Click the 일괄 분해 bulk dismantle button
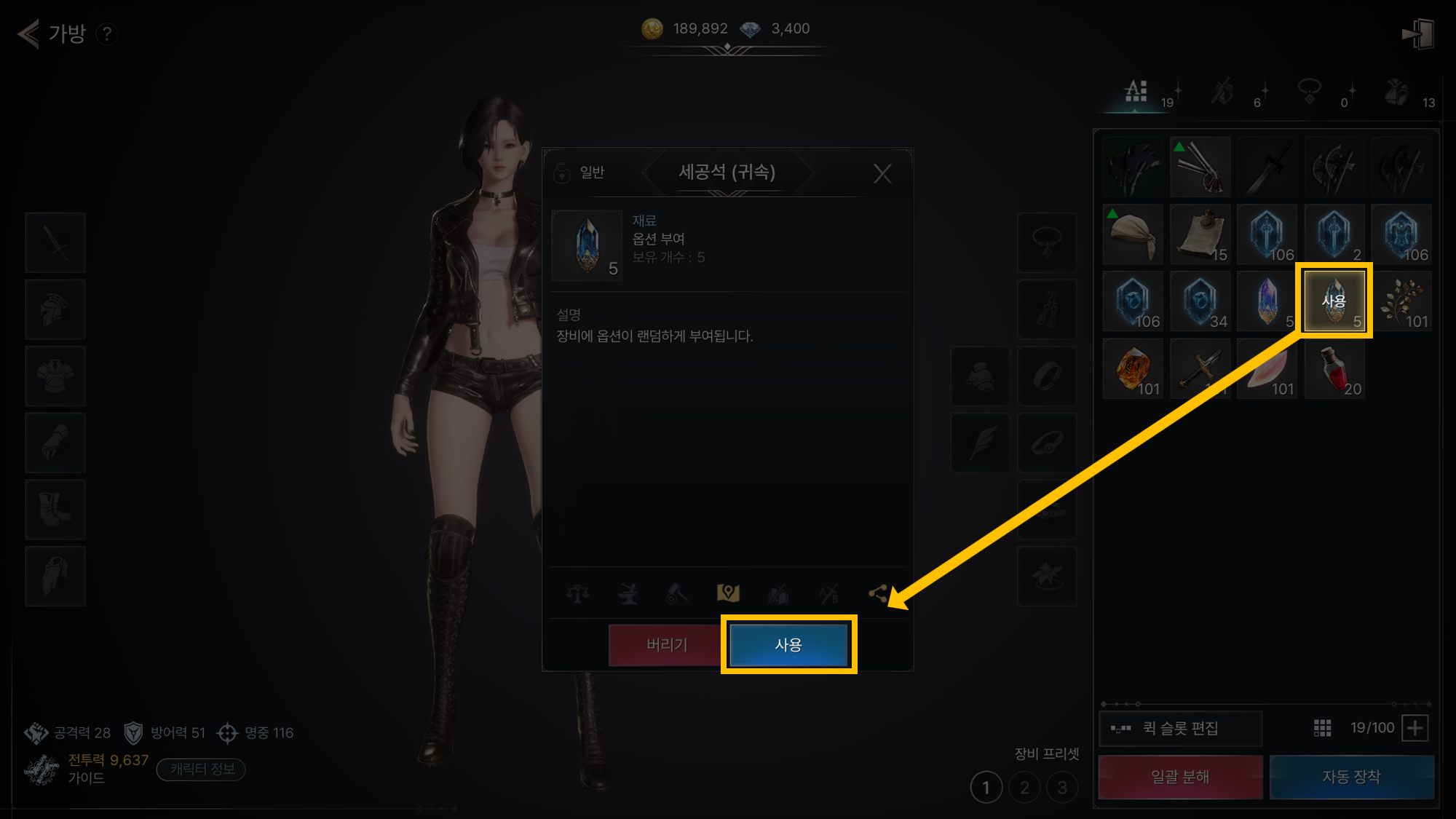1456x819 pixels. (1179, 777)
